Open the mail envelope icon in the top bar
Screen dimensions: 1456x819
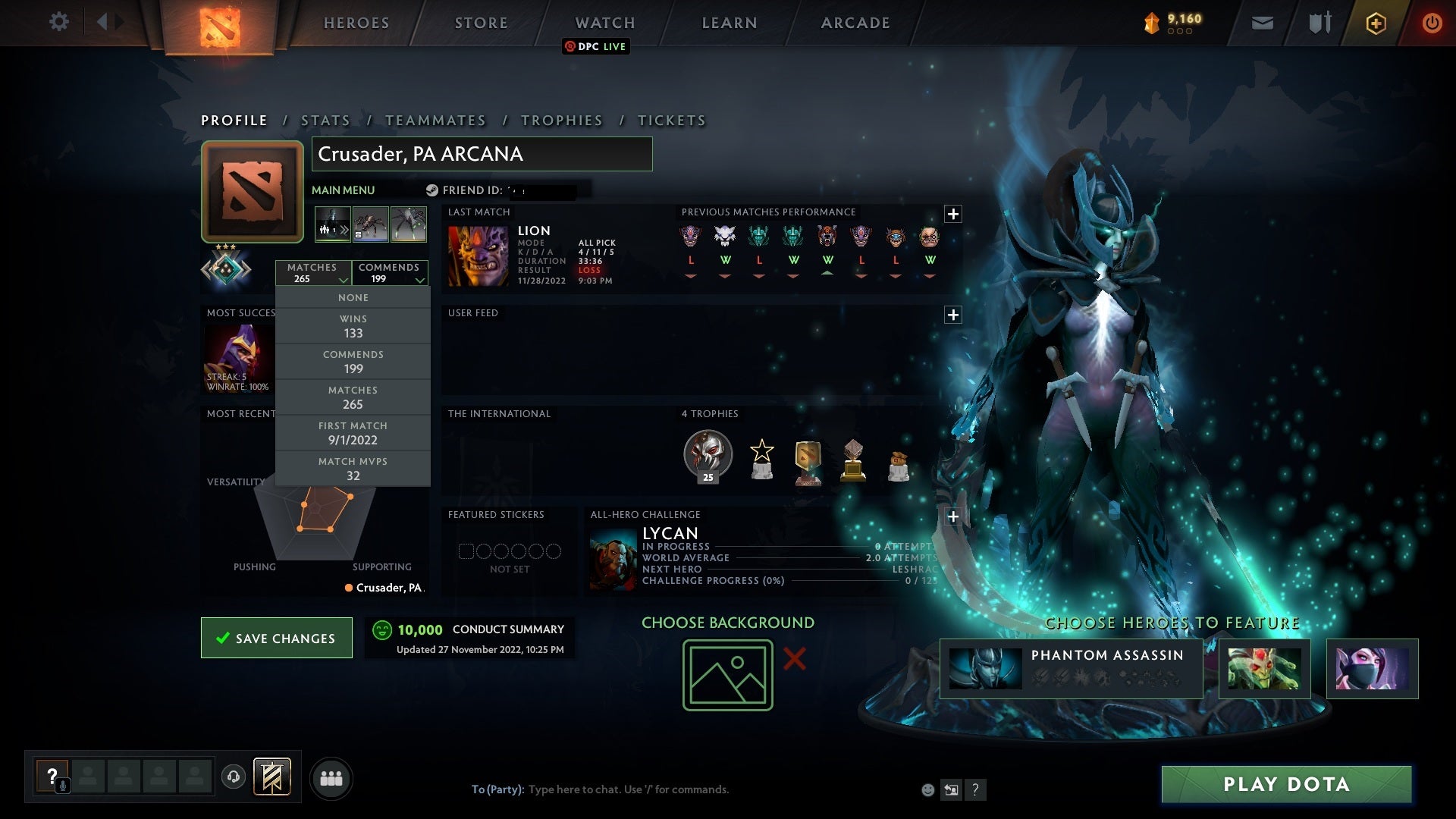coord(1263,22)
